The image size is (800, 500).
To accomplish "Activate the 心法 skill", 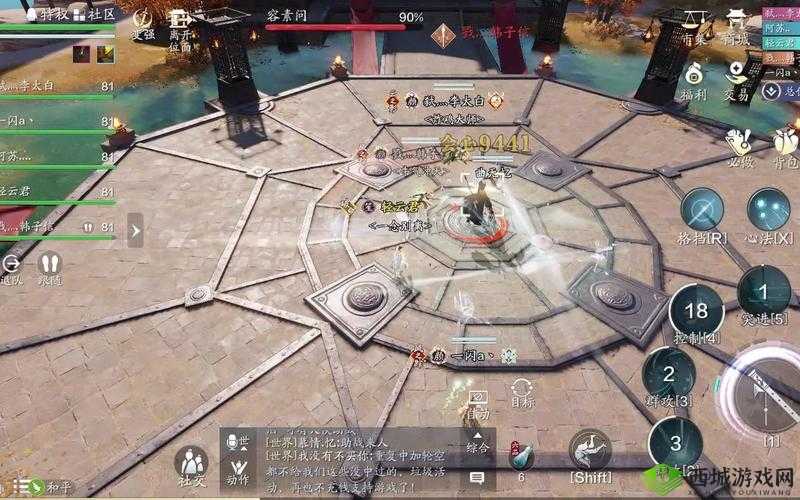I will [768, 214].
